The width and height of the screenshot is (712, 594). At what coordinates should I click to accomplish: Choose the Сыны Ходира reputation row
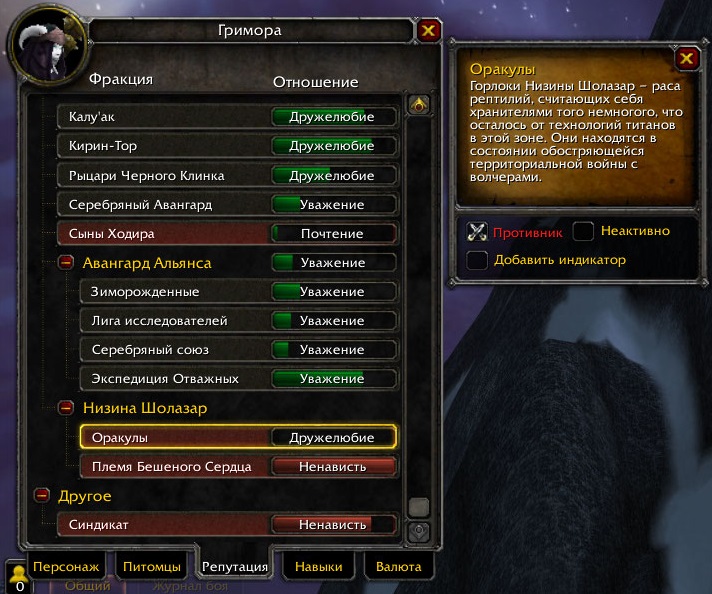(x=228, y=233)
